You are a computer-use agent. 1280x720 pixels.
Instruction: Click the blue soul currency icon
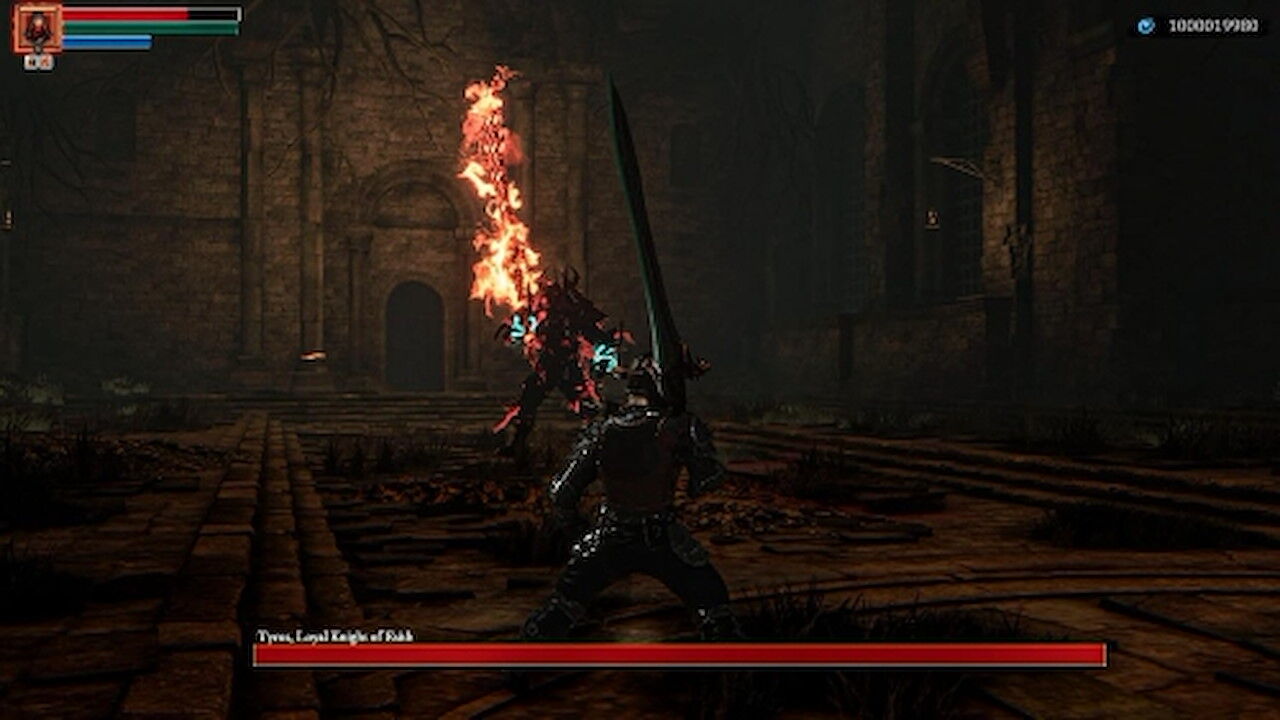[1146, 26]
